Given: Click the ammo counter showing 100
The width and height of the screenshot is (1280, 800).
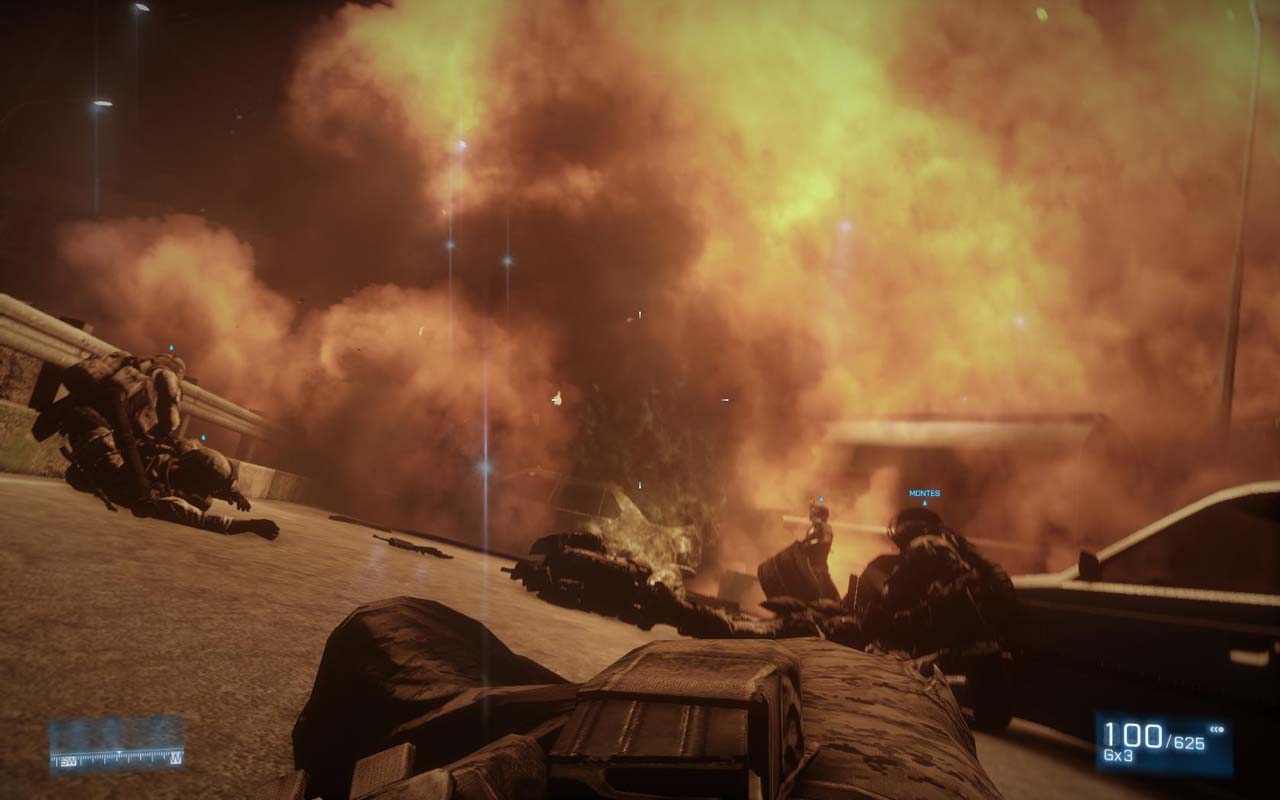Looking at the screenshot, I should (1135, 735).
